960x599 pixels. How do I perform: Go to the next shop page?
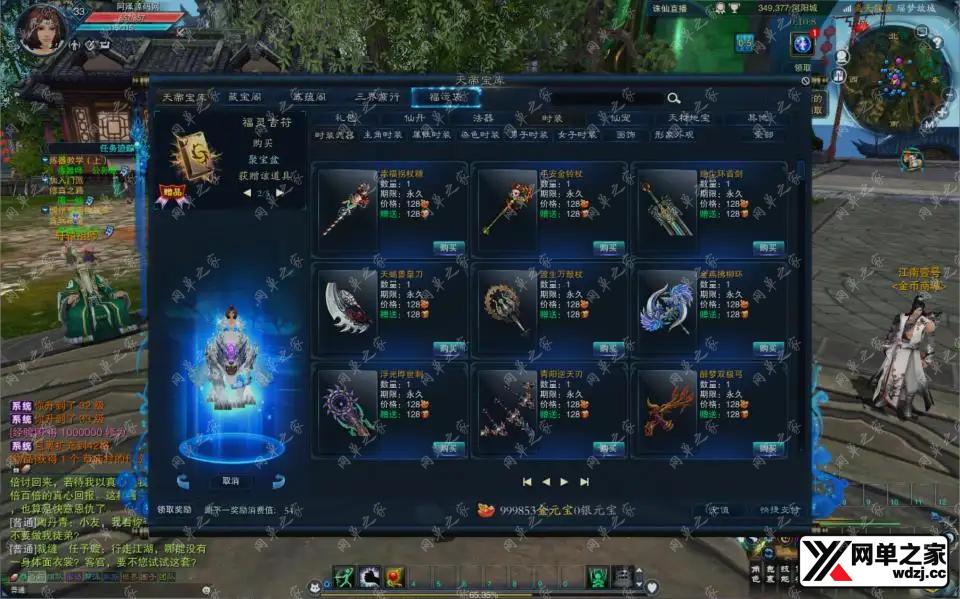coord(565,481)
